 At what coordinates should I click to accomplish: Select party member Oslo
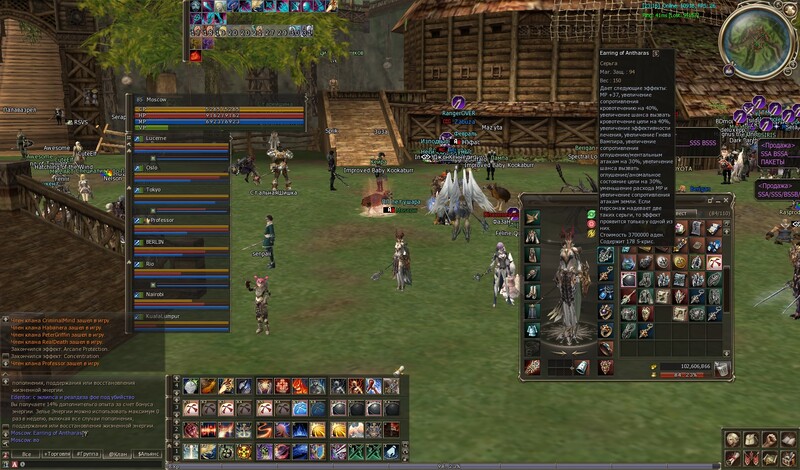click(x=153, y=166)
